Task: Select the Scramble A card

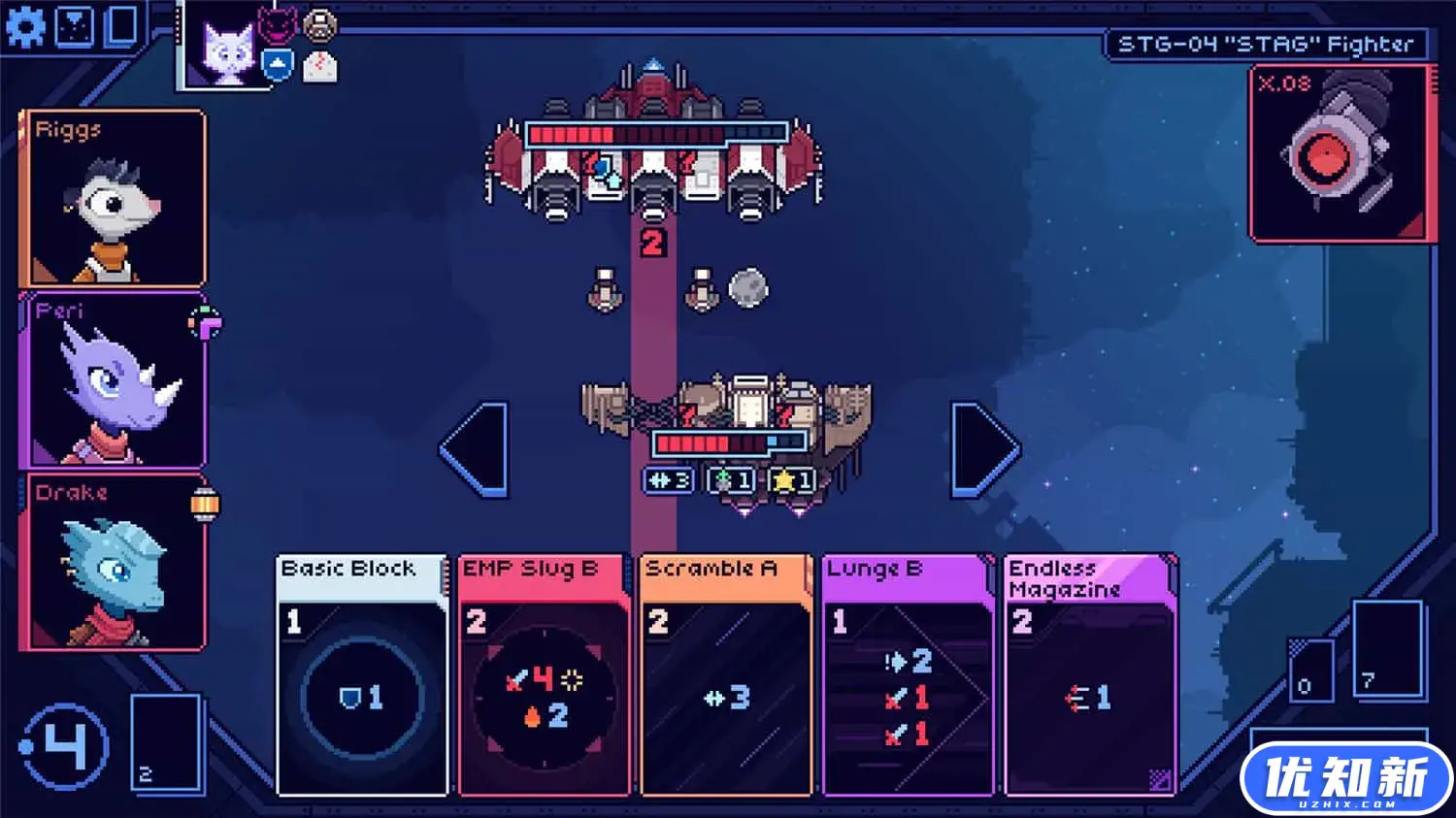Action: 725,674
